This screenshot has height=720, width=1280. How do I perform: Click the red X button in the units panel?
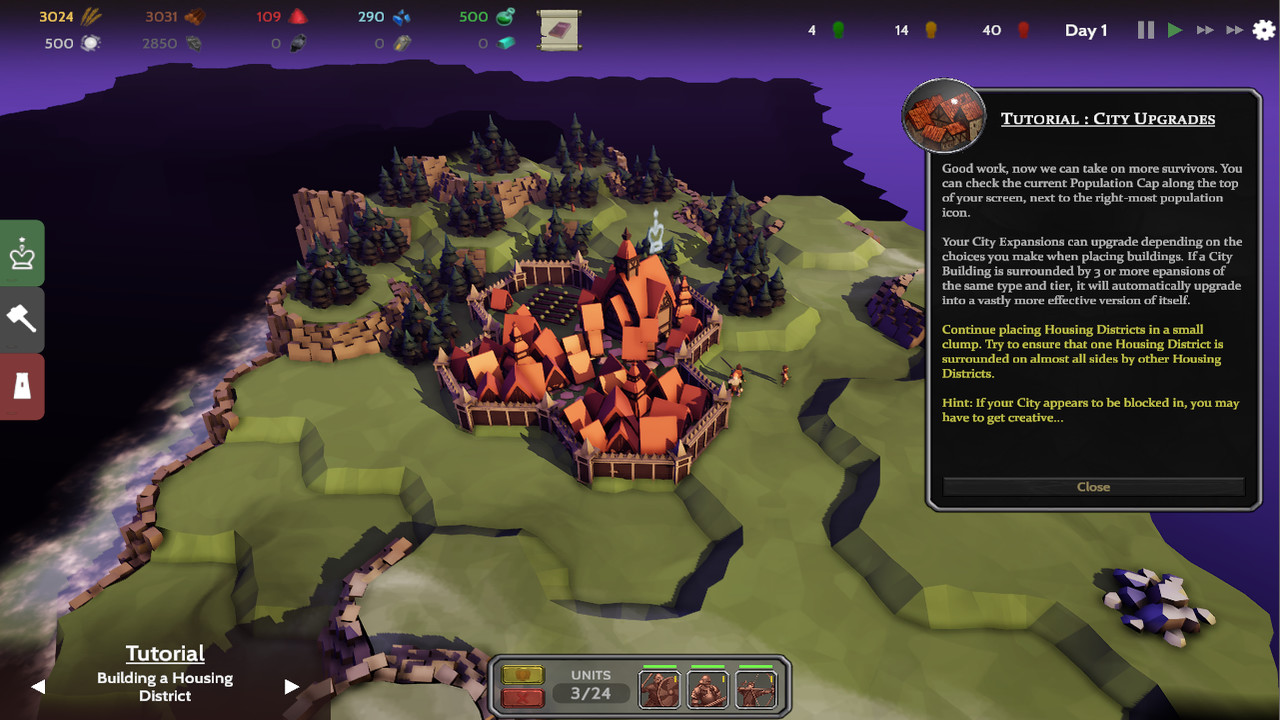(523, 697)
